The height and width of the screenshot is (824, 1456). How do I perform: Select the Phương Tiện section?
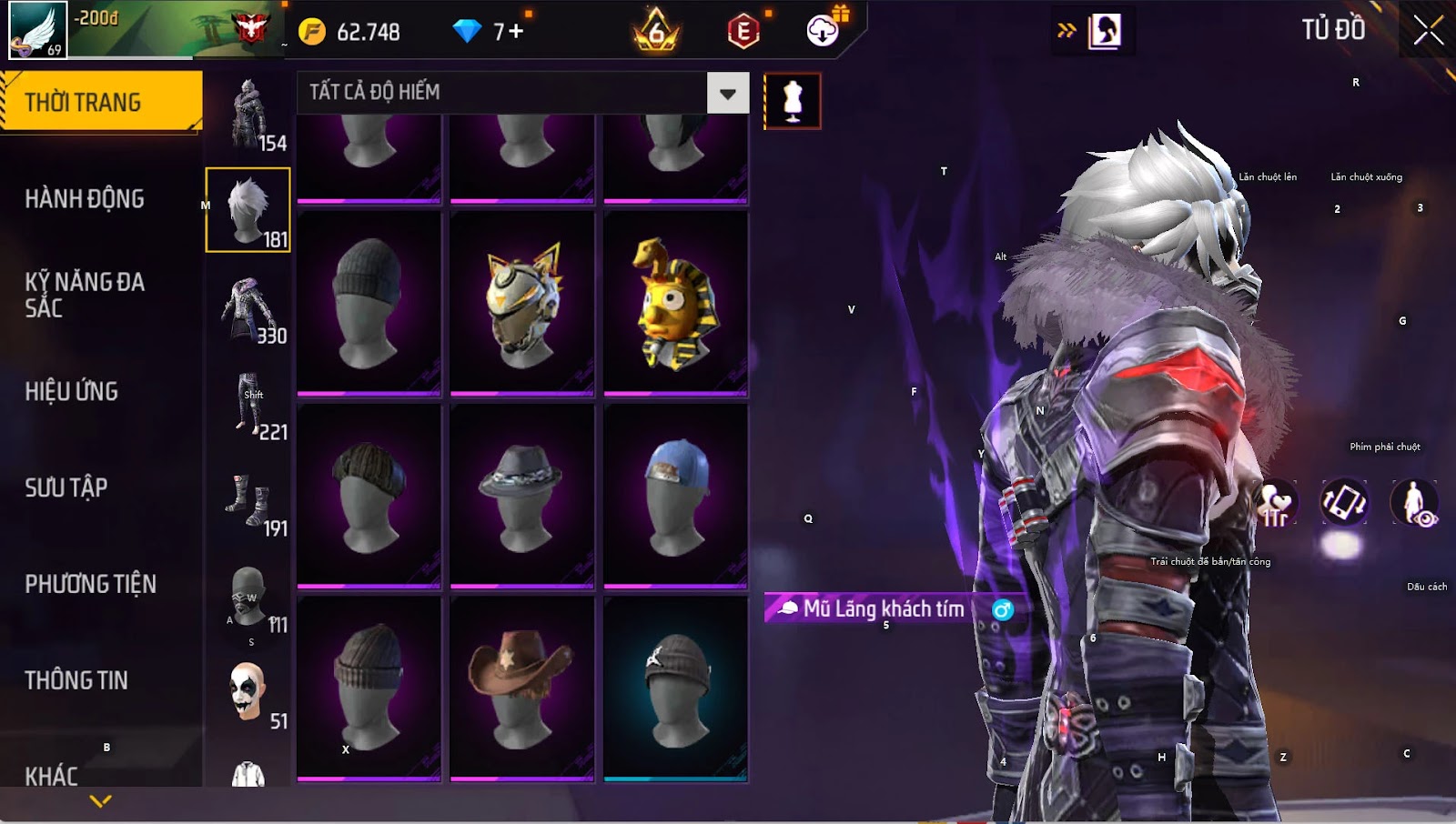click(91, 585)
